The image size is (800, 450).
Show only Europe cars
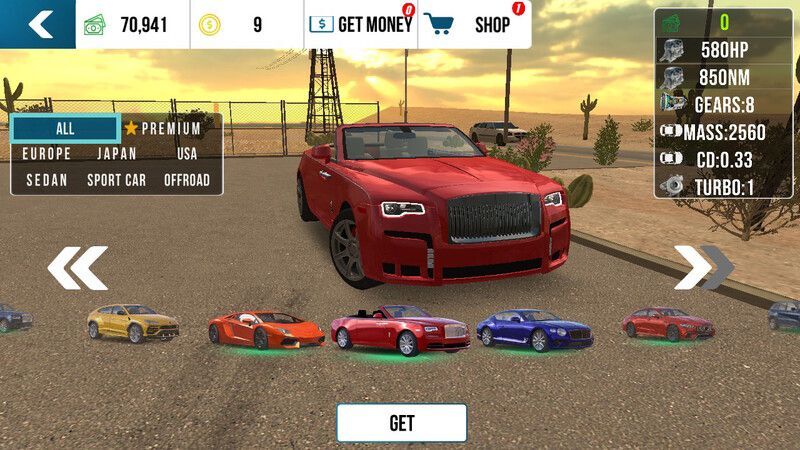point(47,154)
